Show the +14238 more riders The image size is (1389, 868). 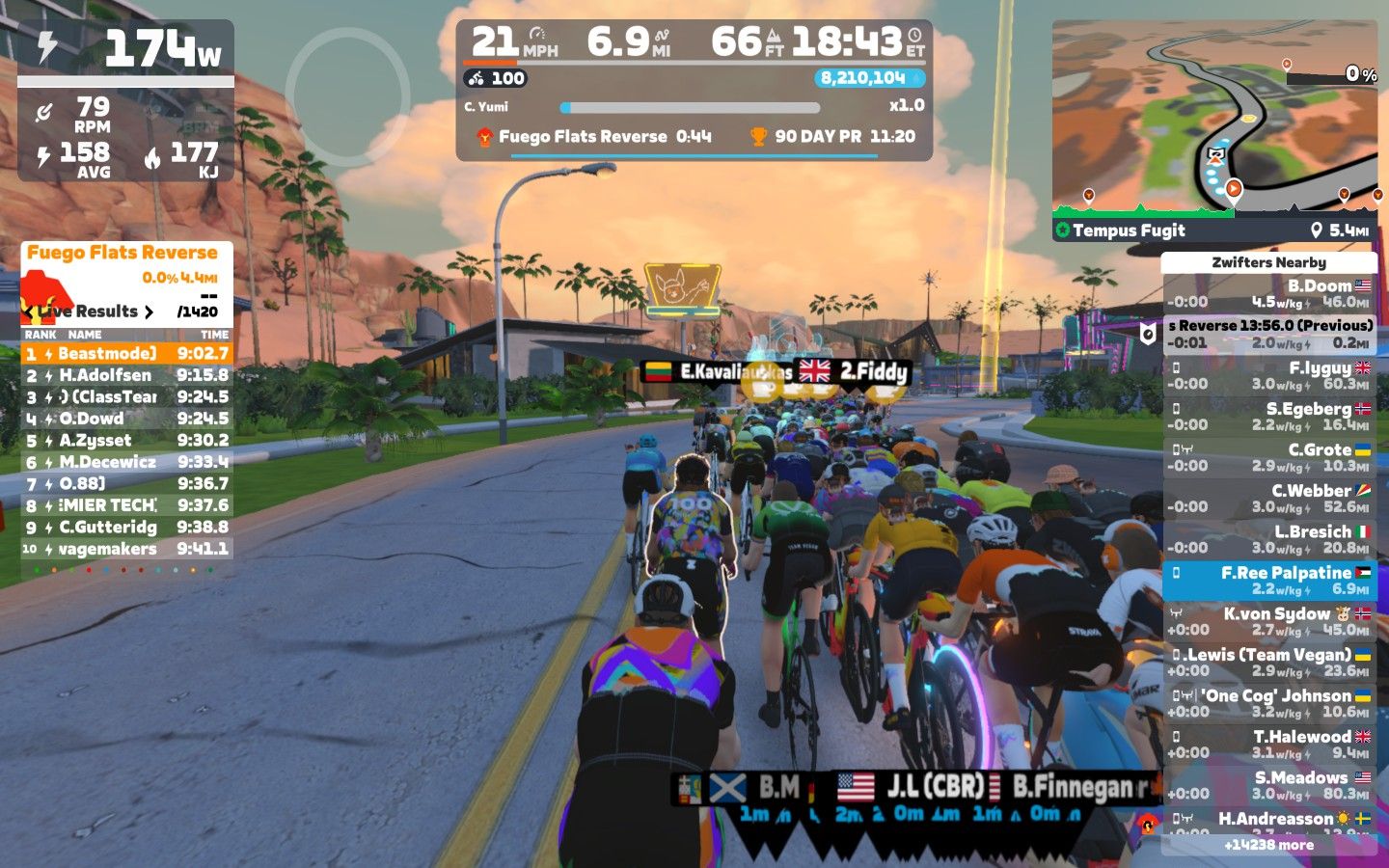1268,845
